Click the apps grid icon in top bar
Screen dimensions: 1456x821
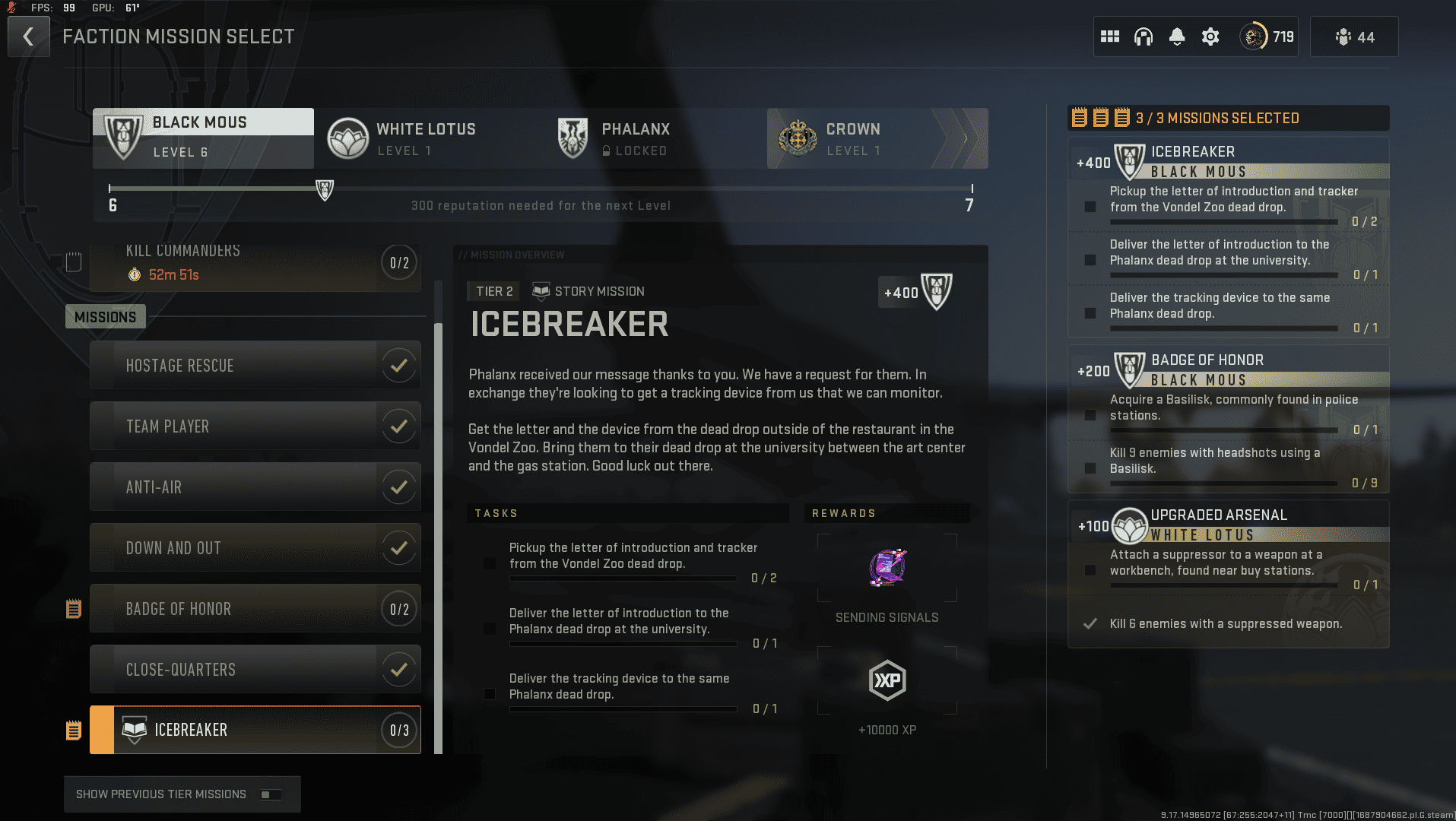[1110, 36]
